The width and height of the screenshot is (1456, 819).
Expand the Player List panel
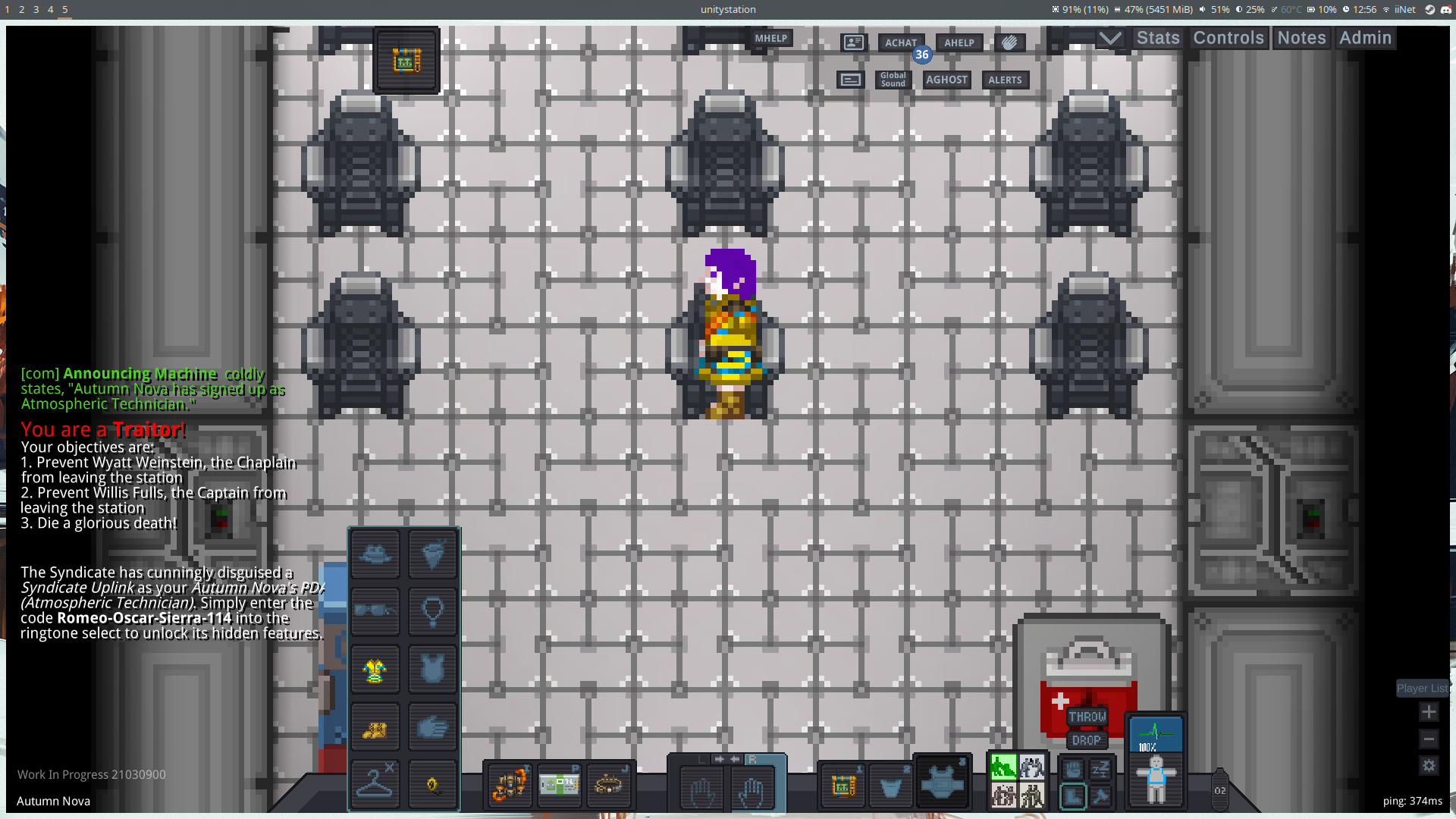click(x=1422, y=688)
